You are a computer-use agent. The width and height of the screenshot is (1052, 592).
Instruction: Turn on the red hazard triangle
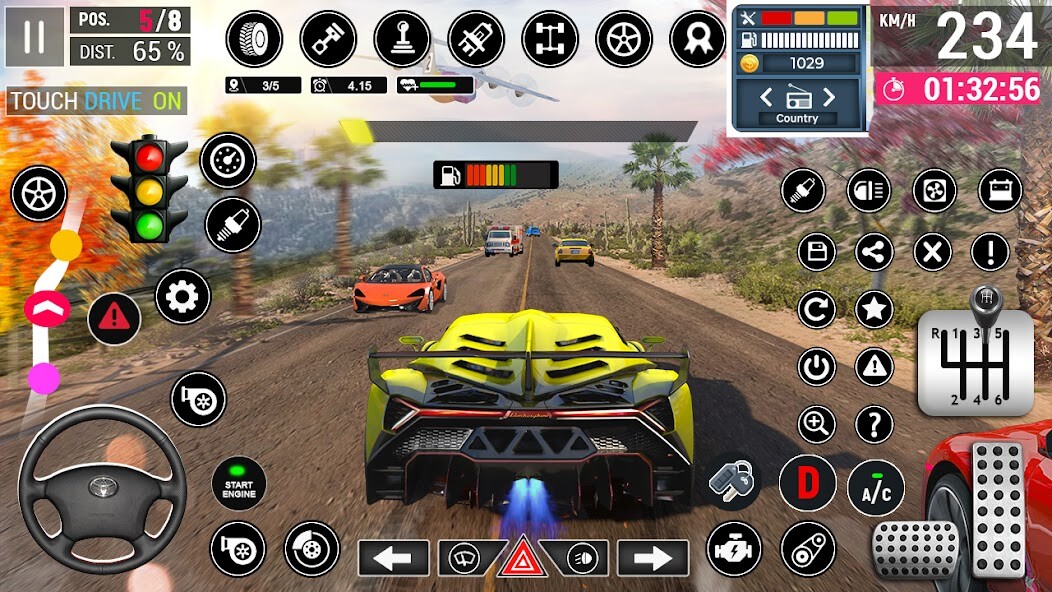tap(523, 557)
